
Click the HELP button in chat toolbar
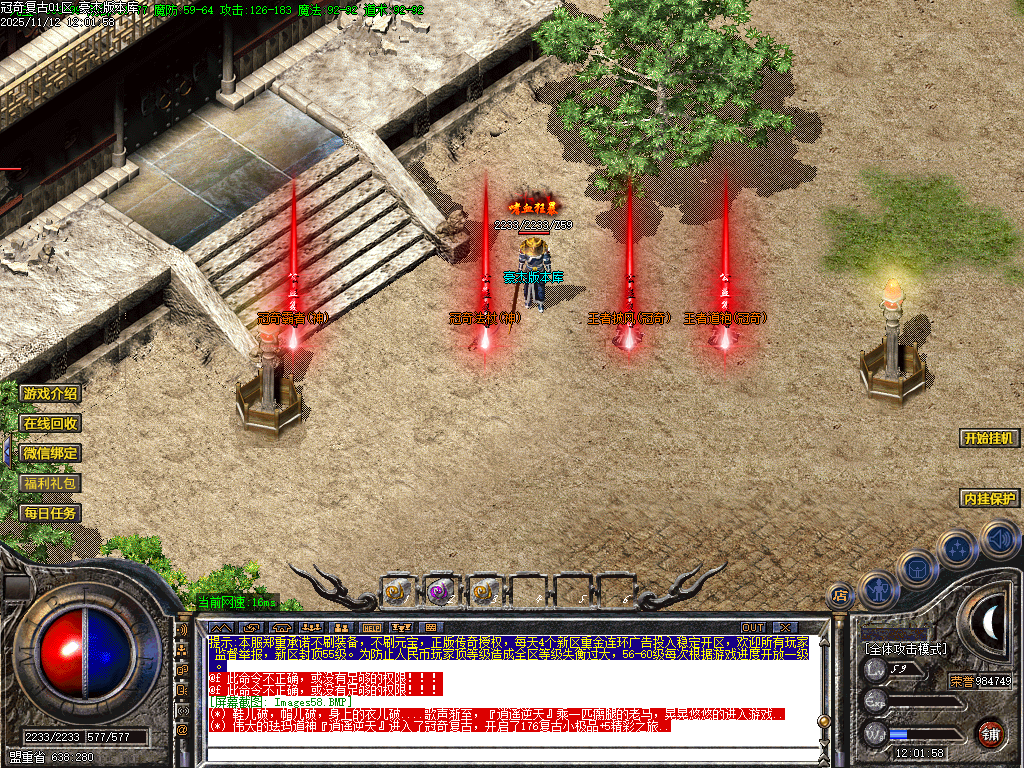tap(371, 627)
